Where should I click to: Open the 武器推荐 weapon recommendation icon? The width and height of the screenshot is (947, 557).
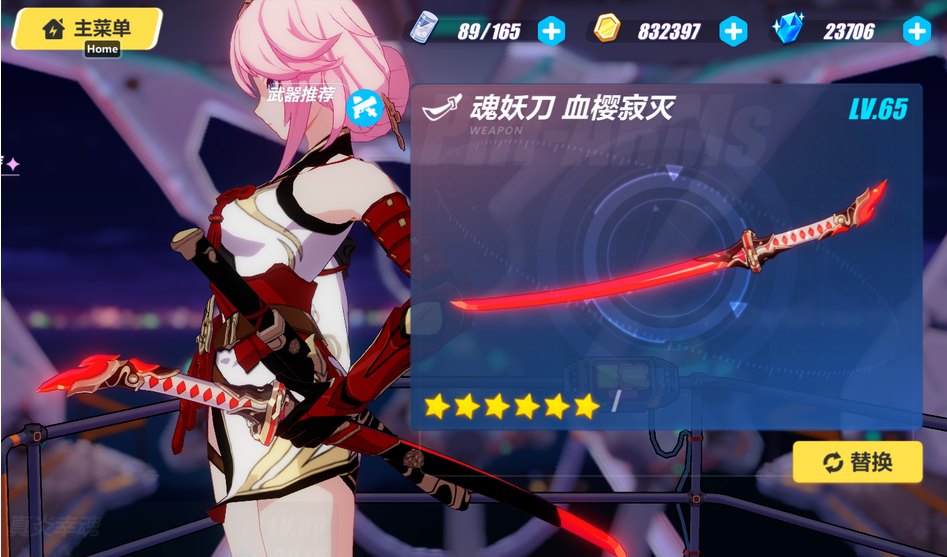[x=364, y=105]
